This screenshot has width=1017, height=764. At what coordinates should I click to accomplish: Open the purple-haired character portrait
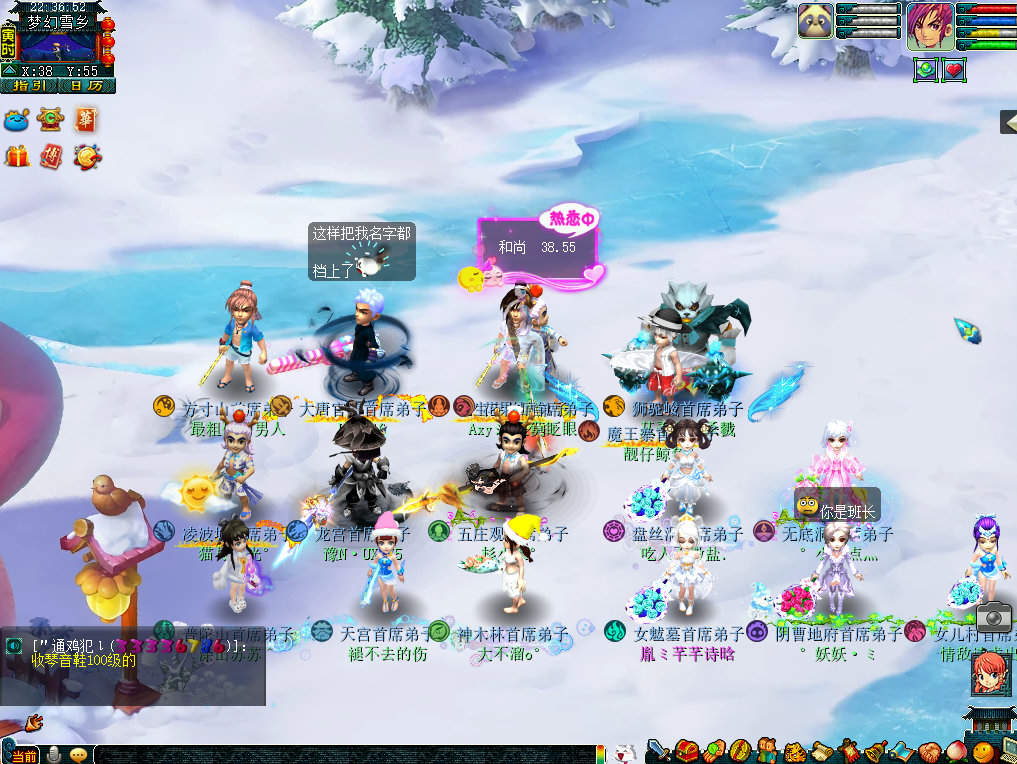pyautogui.click(x=929, y=25)
